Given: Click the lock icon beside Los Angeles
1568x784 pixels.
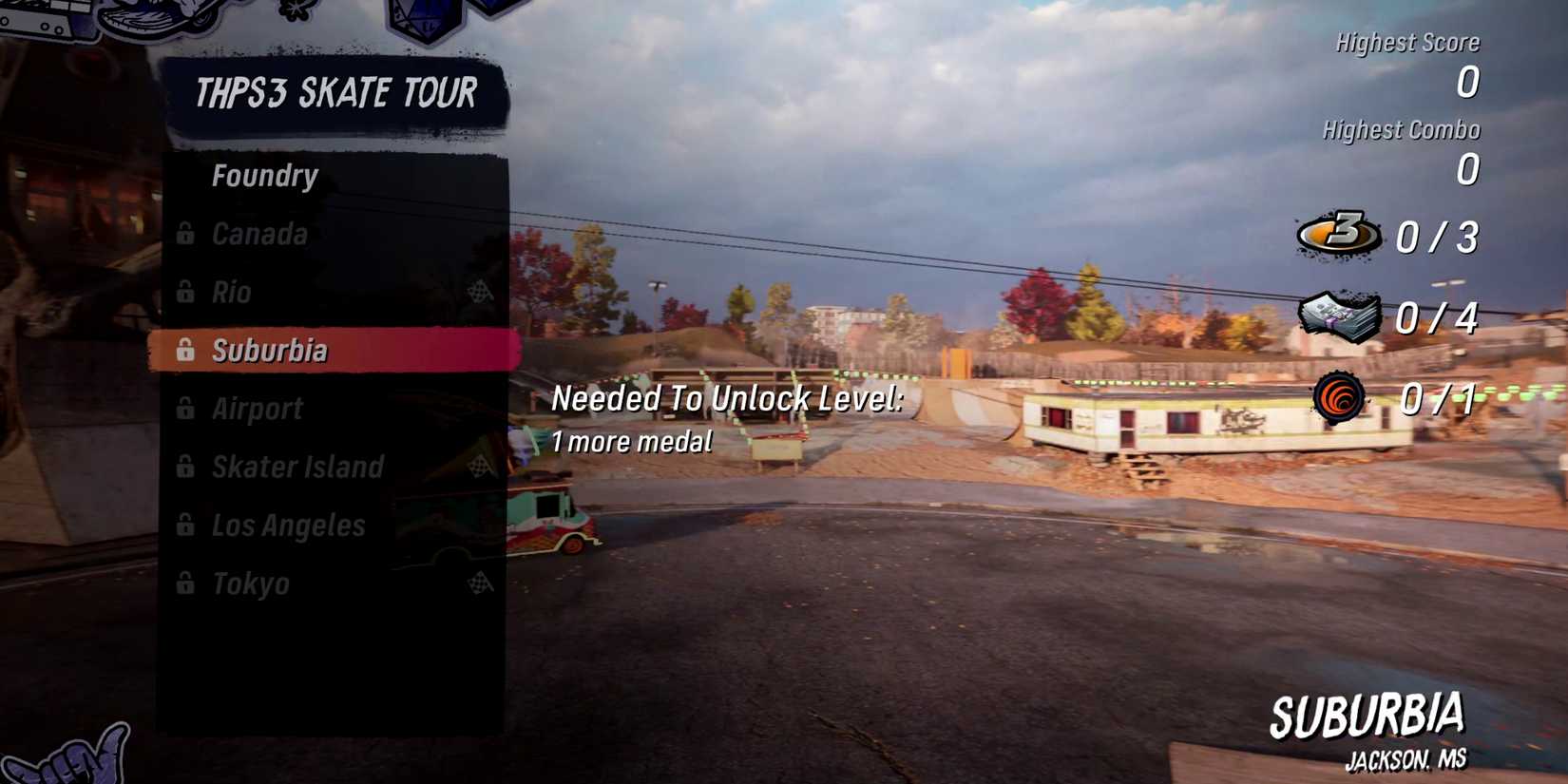Looking at the screenshot, I should click(184, 526).
